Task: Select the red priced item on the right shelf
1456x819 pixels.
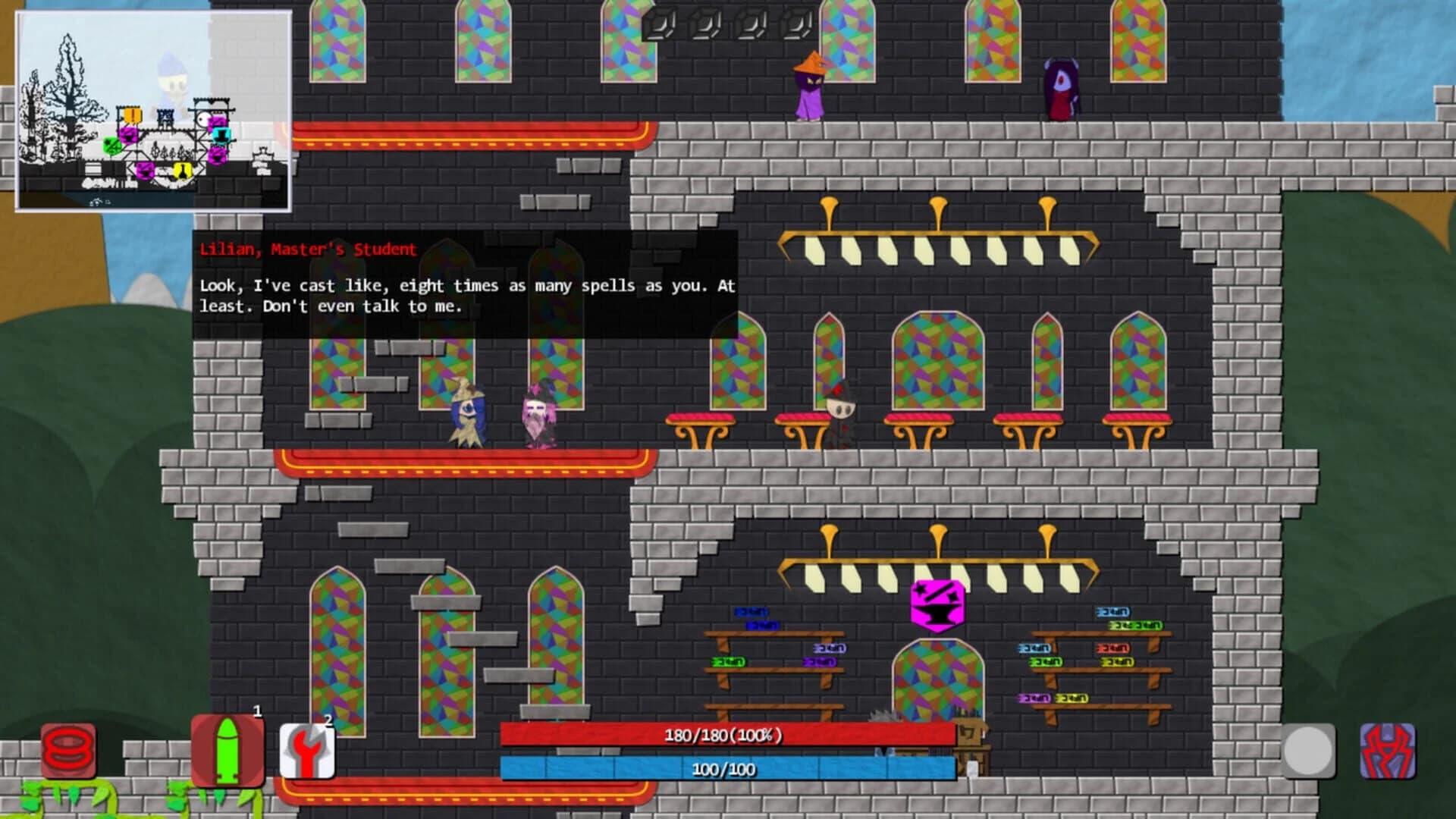Action: (1114, 648)
